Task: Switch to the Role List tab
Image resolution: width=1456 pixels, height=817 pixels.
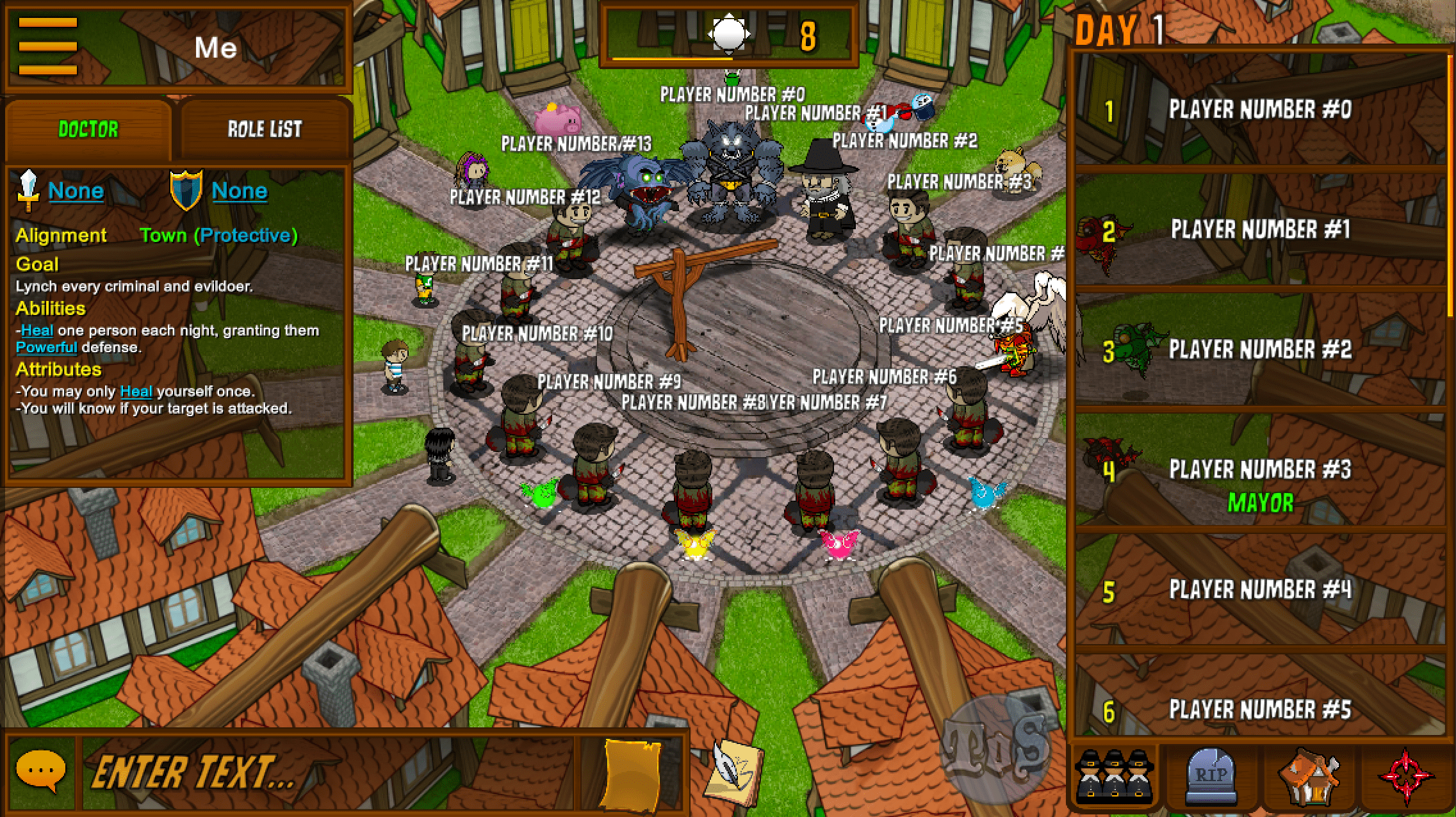Action: (265, 127)
